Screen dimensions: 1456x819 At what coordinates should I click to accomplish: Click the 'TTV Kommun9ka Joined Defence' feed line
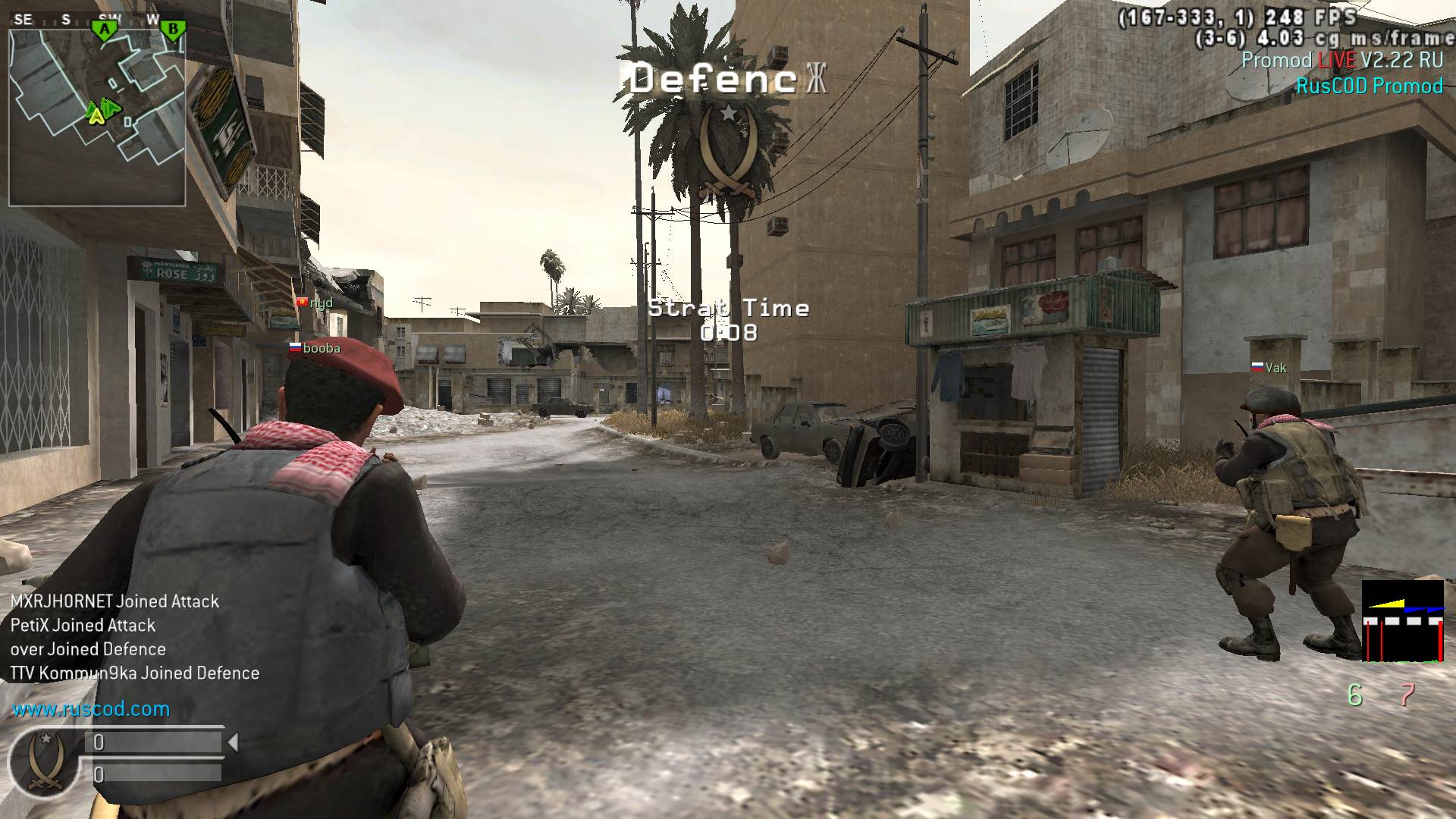[x=135, y=673]
